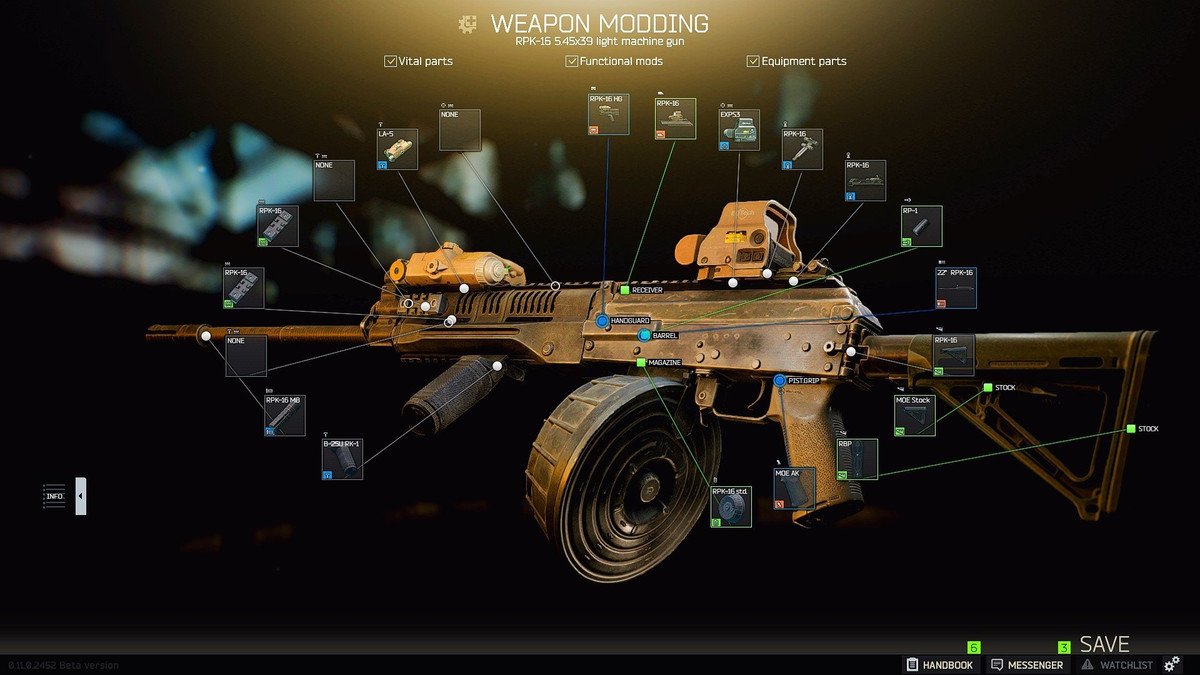Select the RPK-16 std. drum magazine slot

tap(731, 506)
